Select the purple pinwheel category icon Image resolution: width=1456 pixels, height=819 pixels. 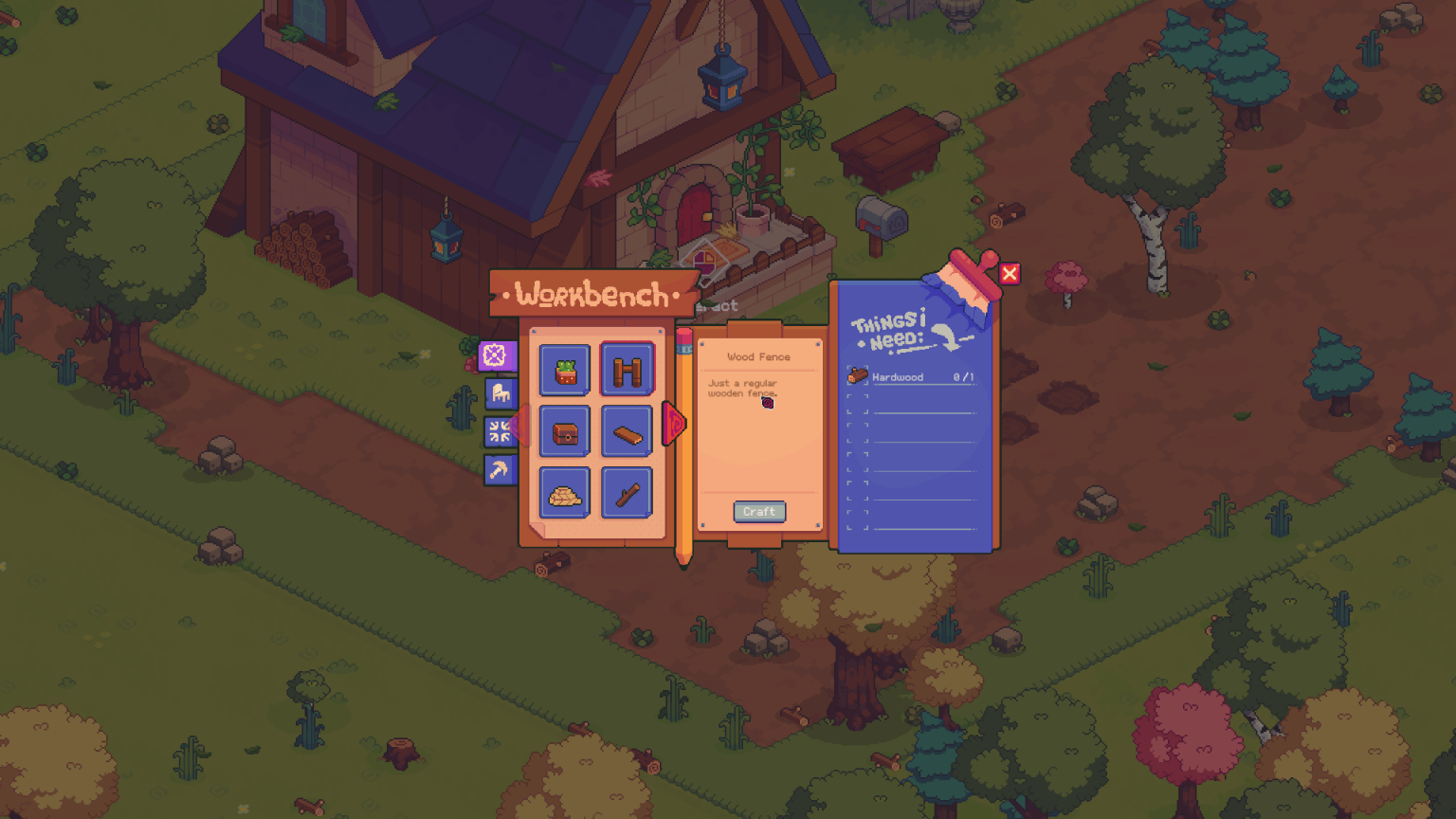500,356
